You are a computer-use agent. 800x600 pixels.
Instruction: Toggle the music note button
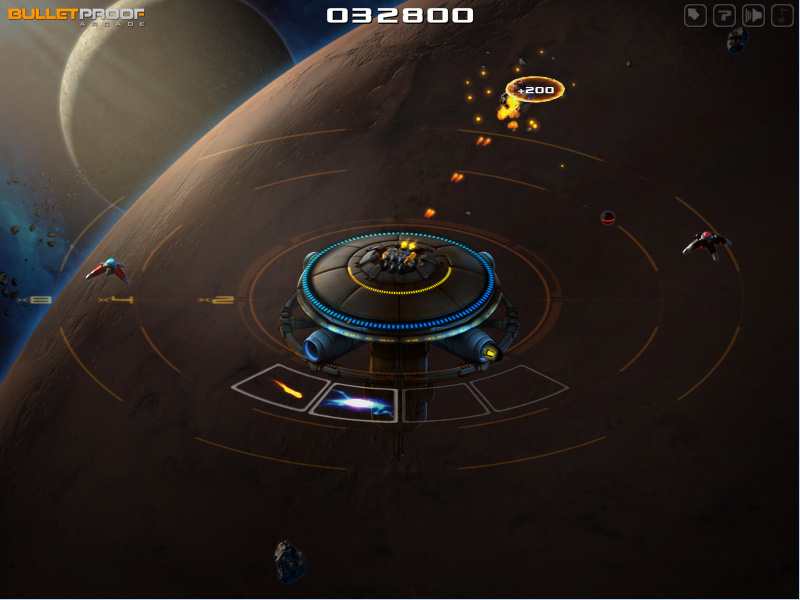[782, 15]
